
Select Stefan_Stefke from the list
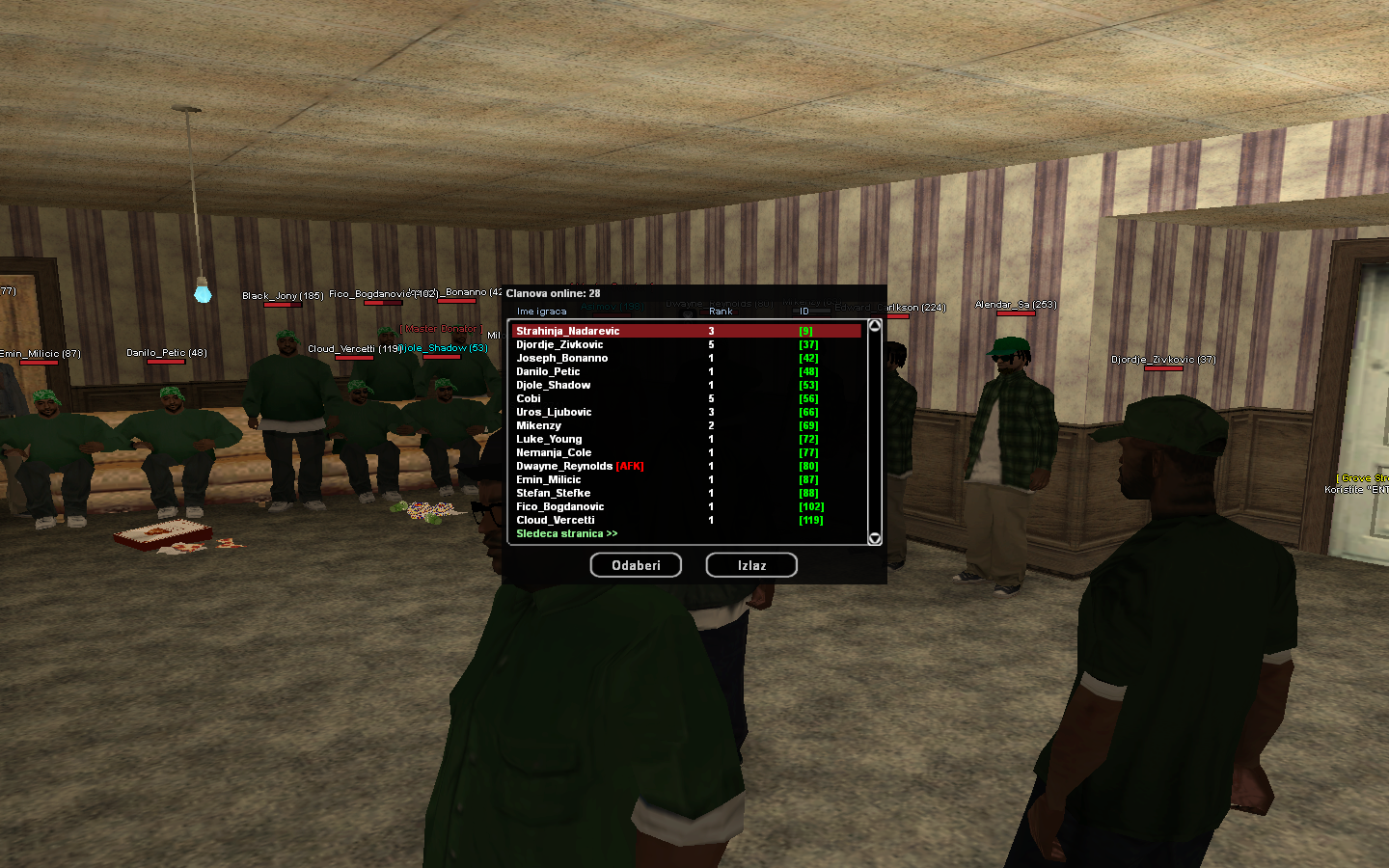coord(554,493)
